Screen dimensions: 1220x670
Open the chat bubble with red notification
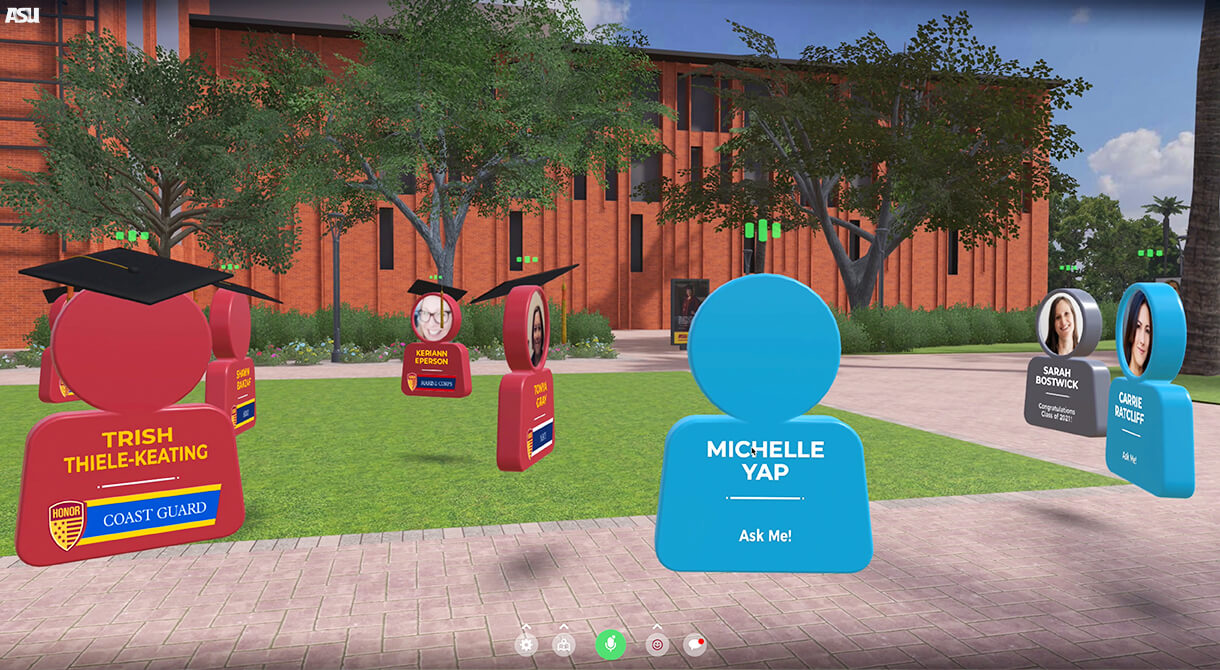click(694, 645)
